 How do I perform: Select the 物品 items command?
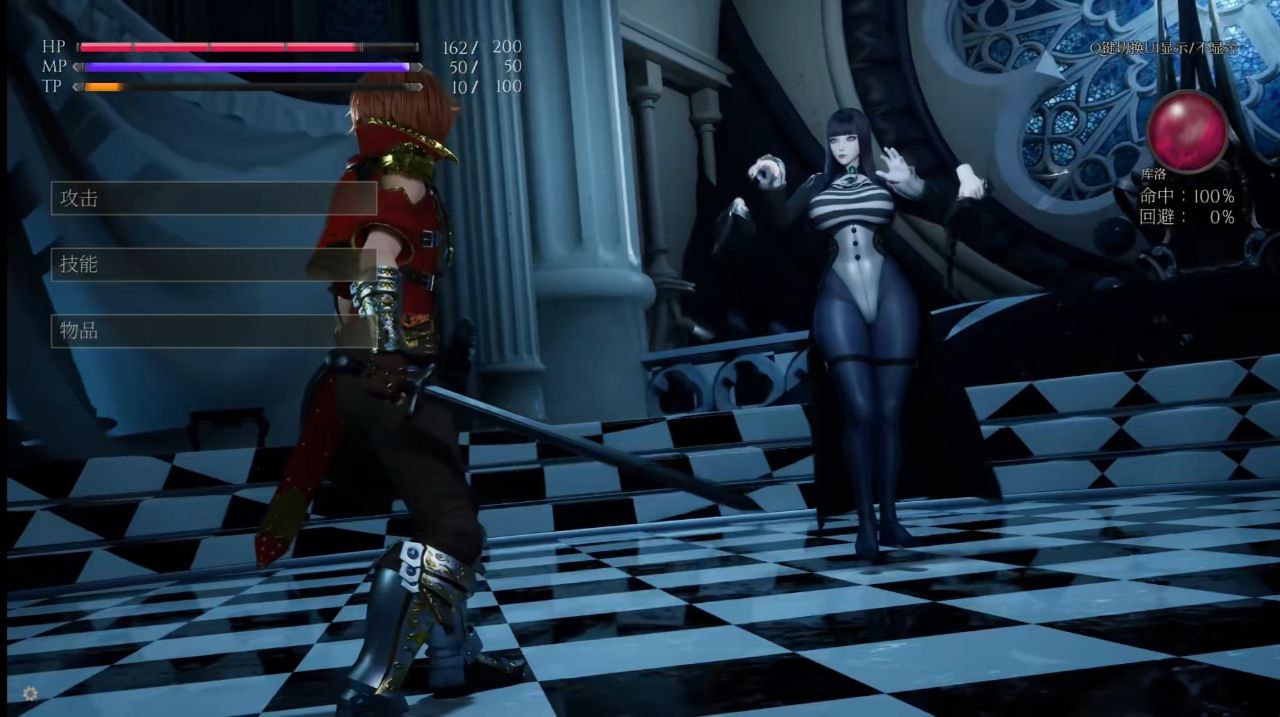click(213, 331)
